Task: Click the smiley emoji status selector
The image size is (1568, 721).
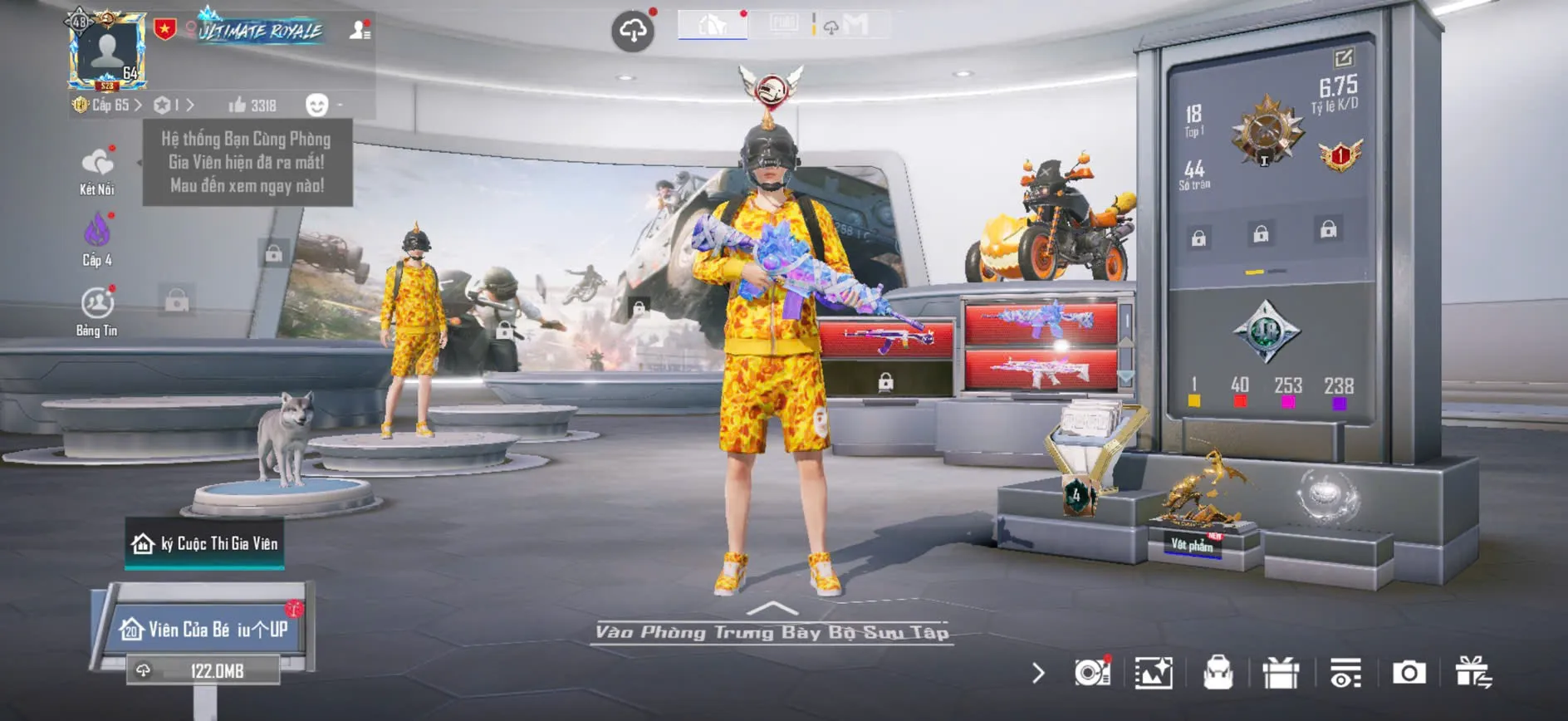Action: point(316,105)
